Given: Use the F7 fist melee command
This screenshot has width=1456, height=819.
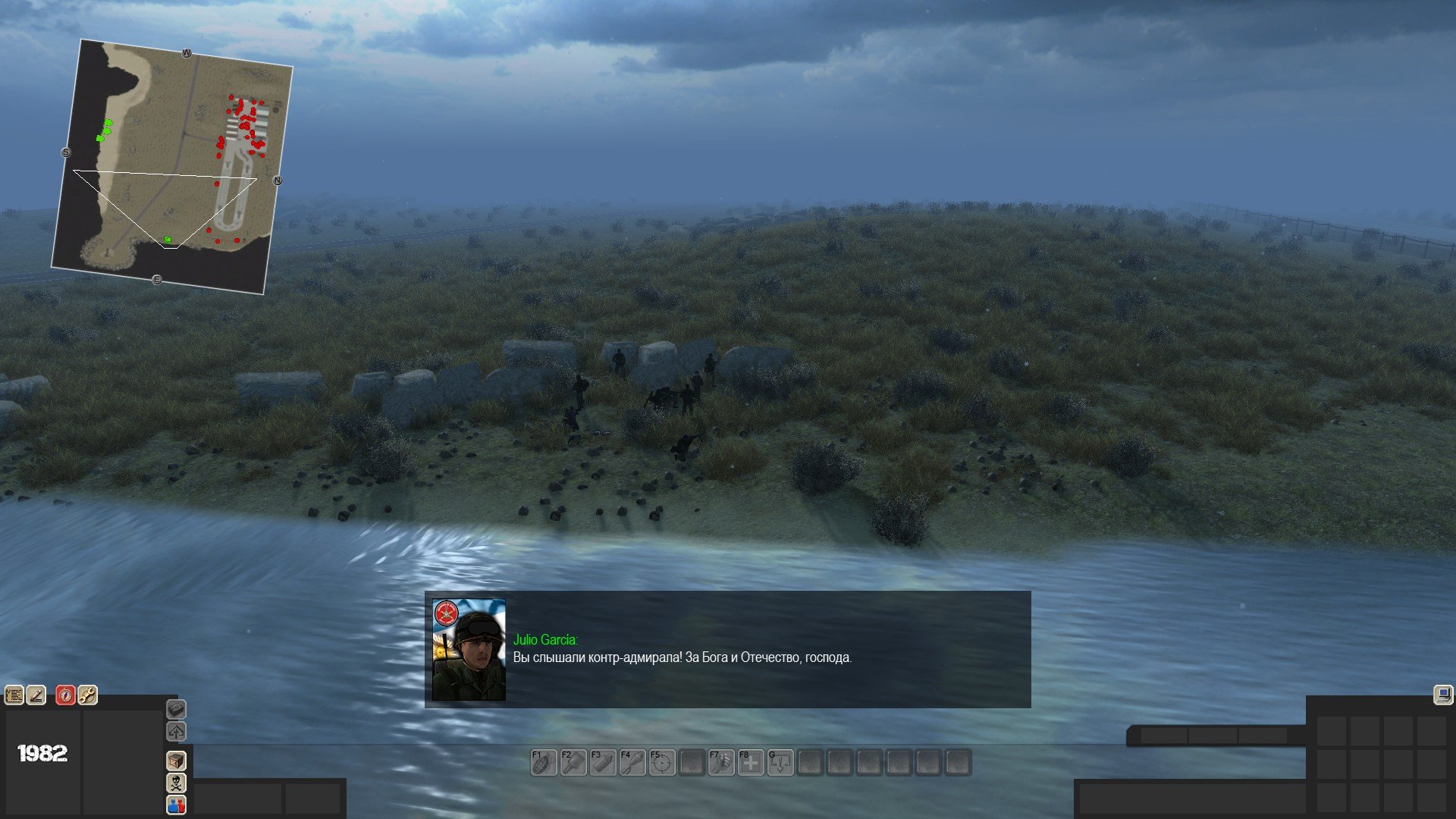Looking at the screenshot, I should point(721,762).
